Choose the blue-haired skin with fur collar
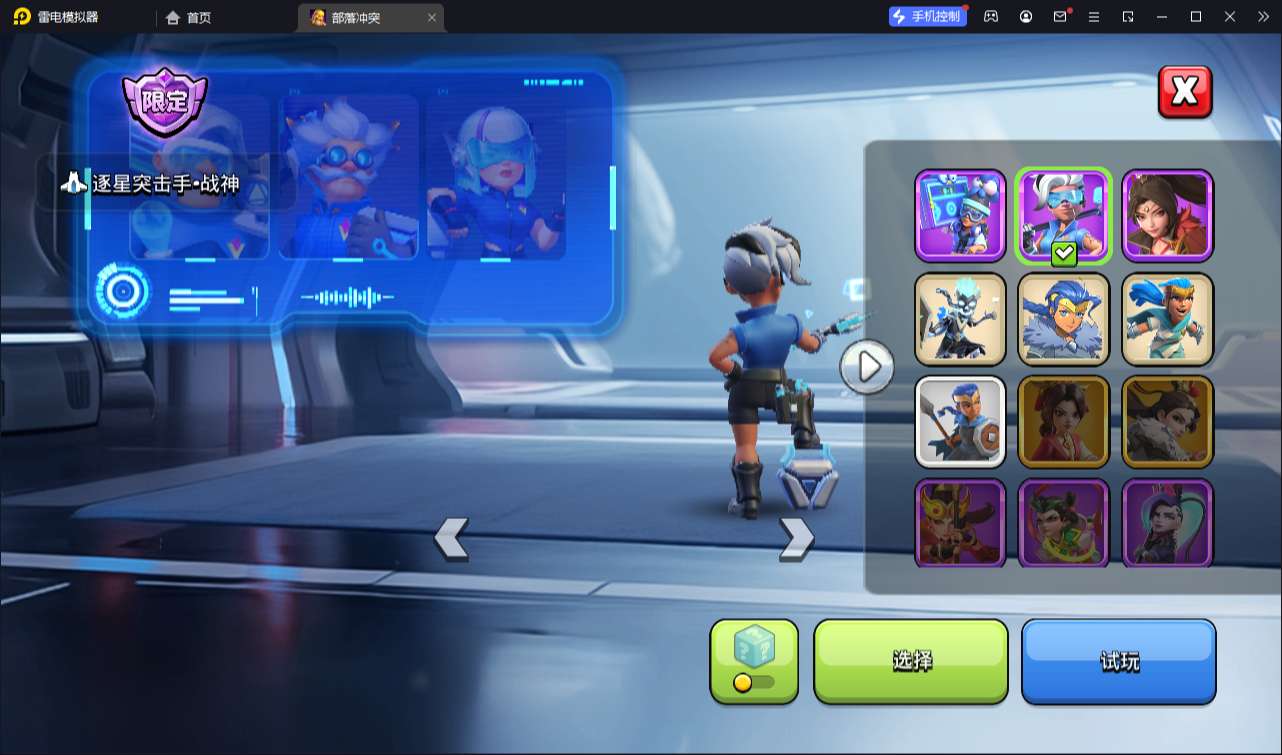The image size is (1282, 755). [1064, 319]
